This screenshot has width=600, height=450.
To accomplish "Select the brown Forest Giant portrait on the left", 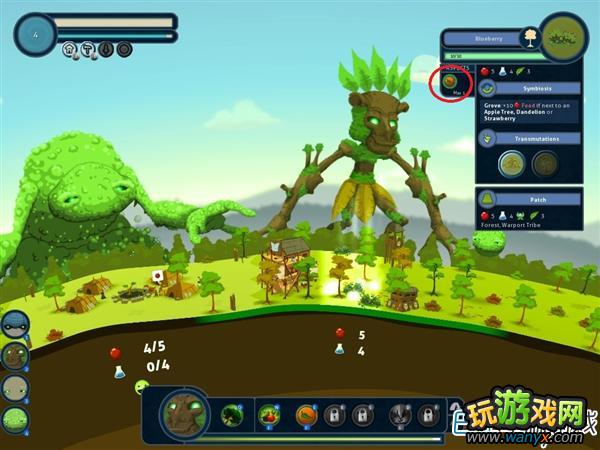I will point(13,355).
